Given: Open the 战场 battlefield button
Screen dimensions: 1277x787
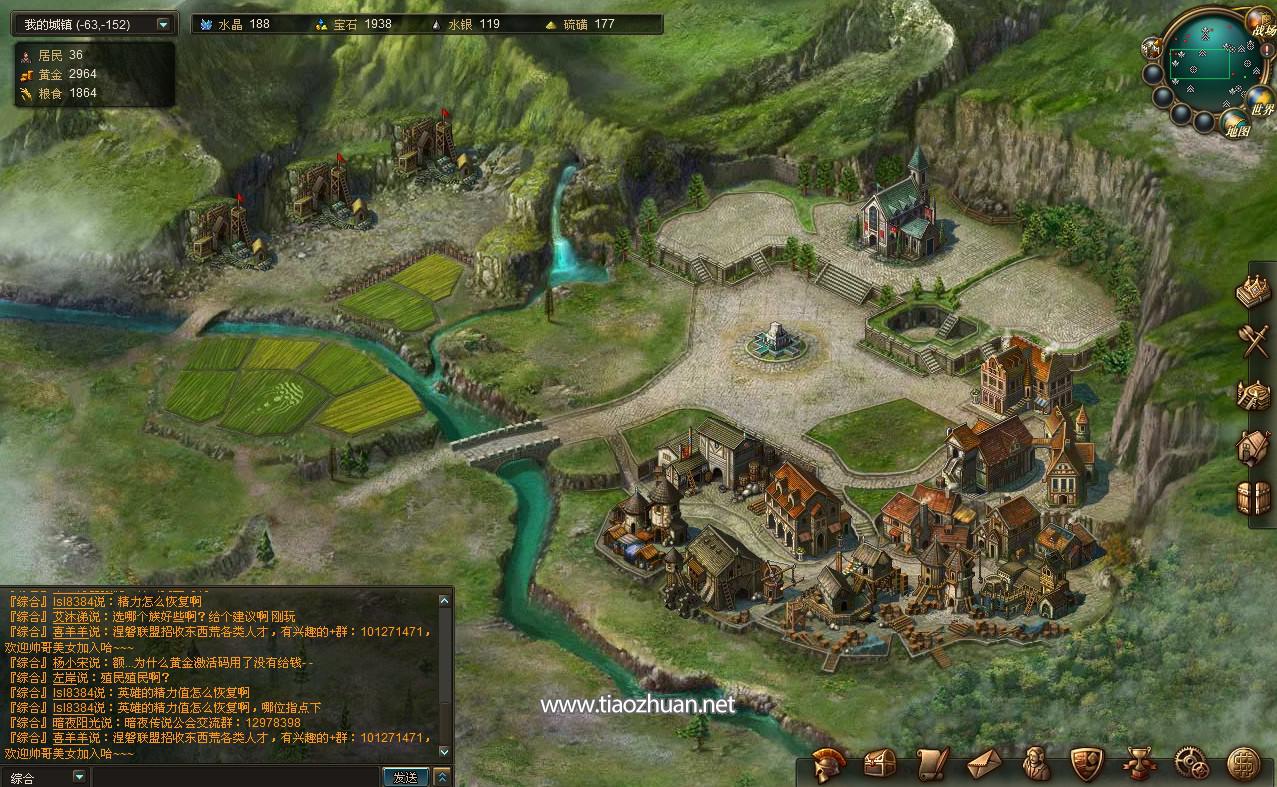Looking at the screenshot, I should click(1262, 25).
